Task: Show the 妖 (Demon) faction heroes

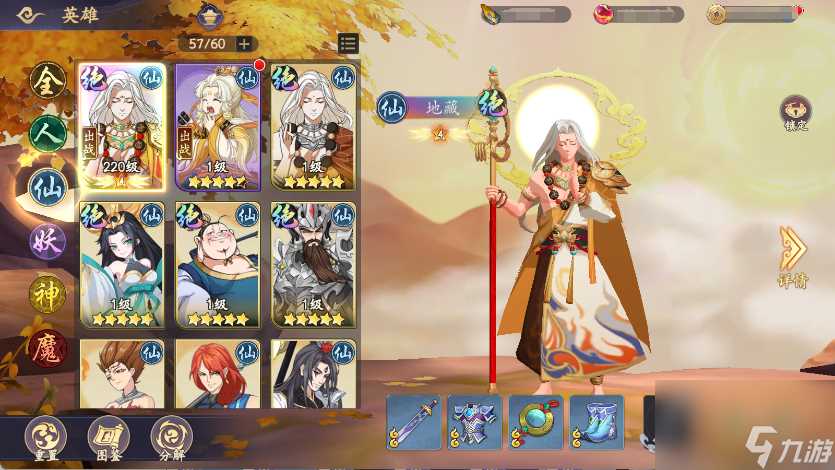Action: (47, 240)
